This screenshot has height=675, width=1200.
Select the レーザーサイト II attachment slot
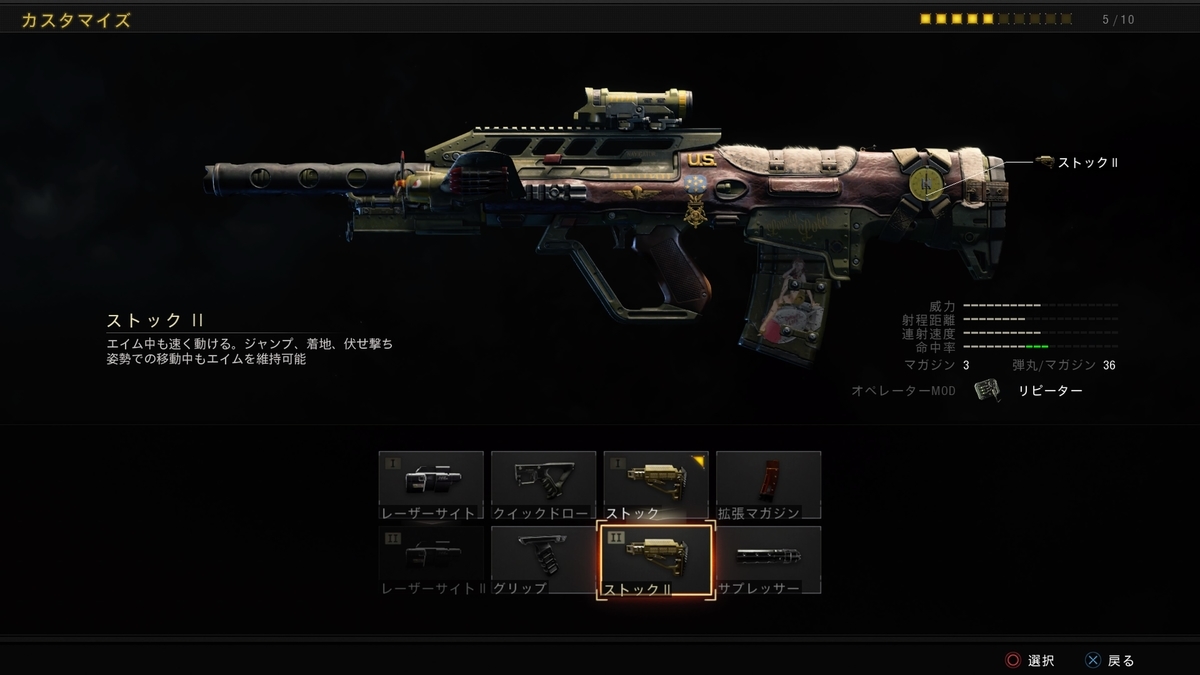pyautogui.click(x=431, y=560)
